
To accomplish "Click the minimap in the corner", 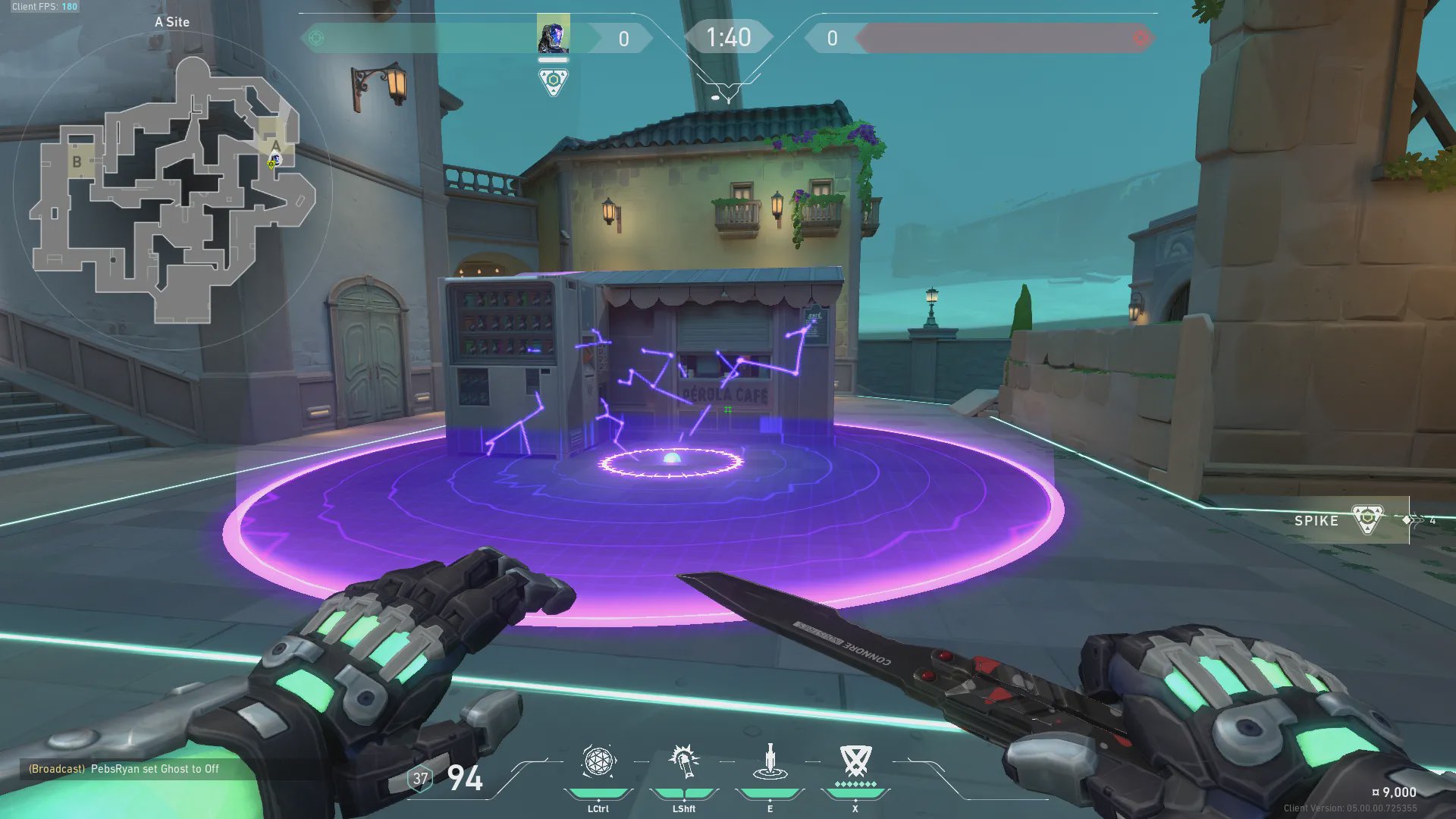I will [173, 190].
